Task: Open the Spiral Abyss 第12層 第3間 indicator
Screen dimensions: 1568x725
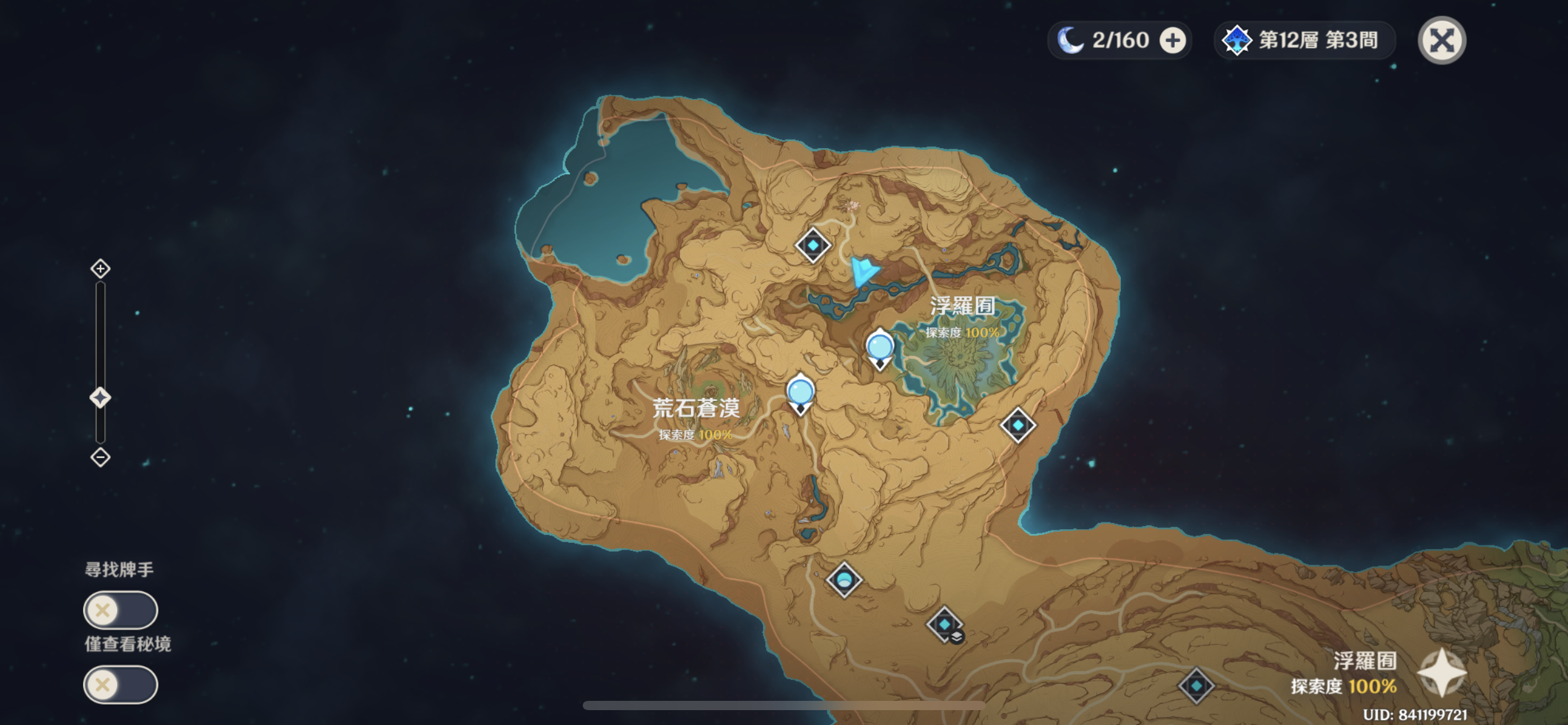Action: tap(1303, 41)
